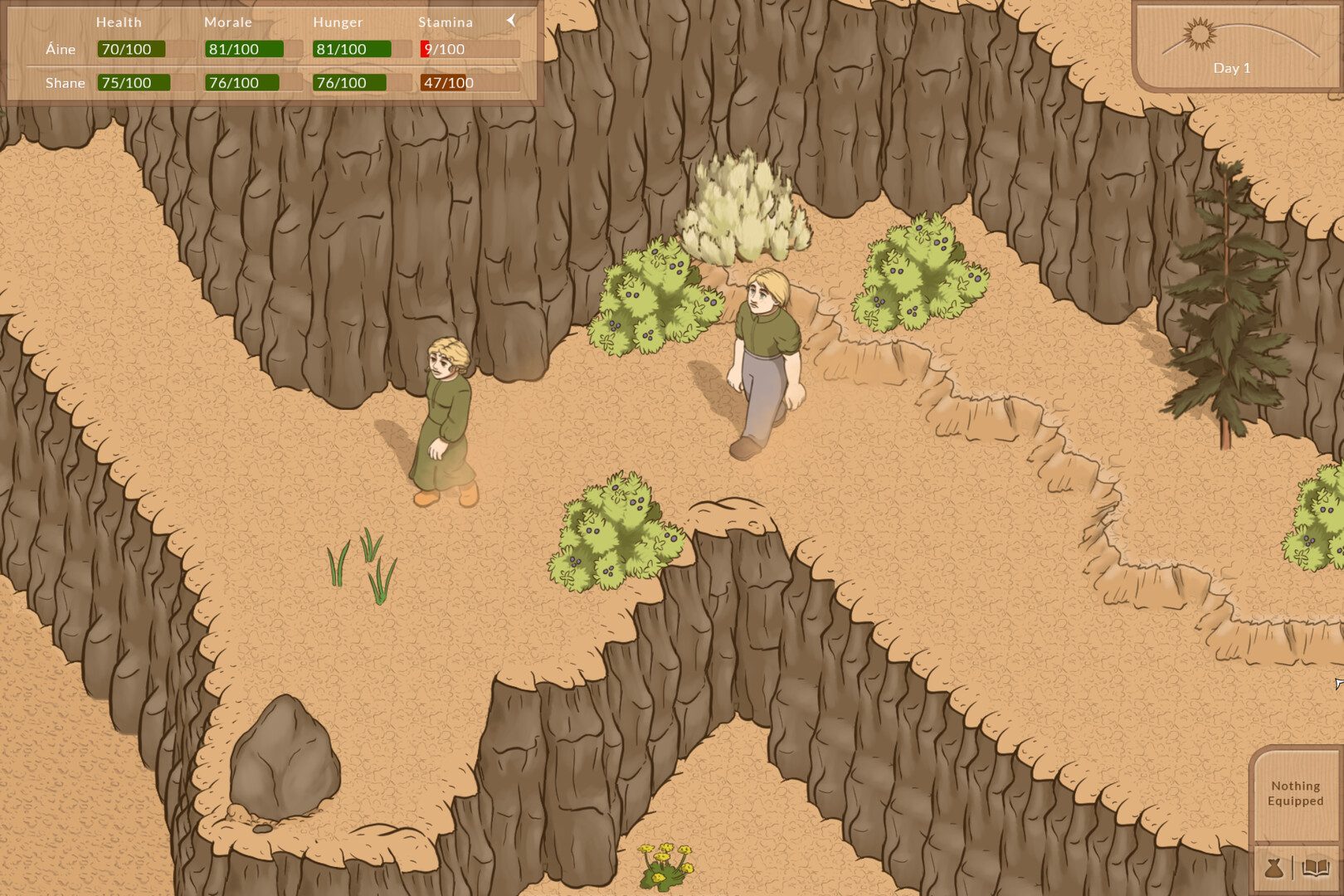Switch to the Health column header
The height and width of the screenshot is (896, 1344).
pos(119,22)
